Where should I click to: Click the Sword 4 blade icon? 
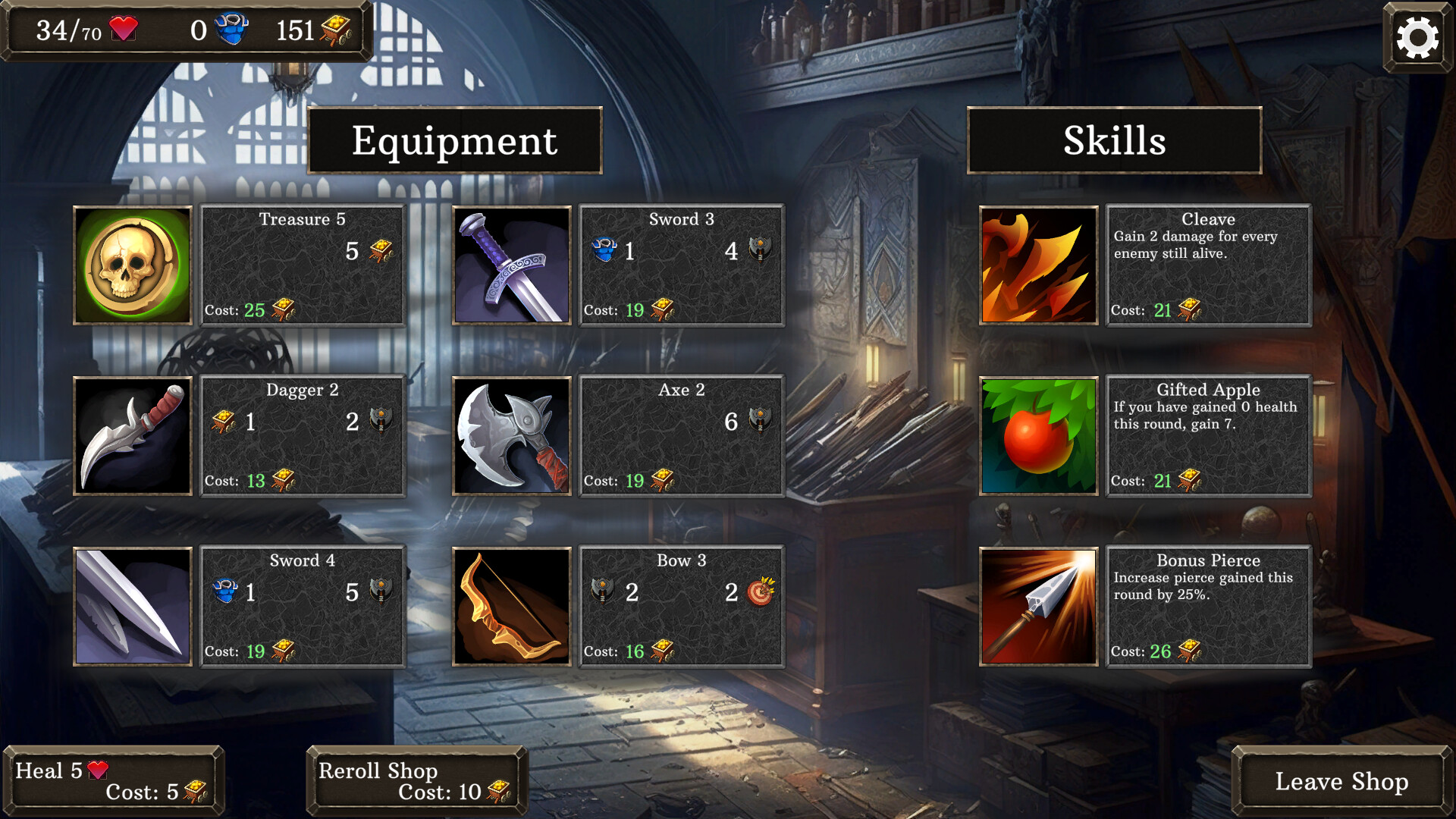coord(132,607)
